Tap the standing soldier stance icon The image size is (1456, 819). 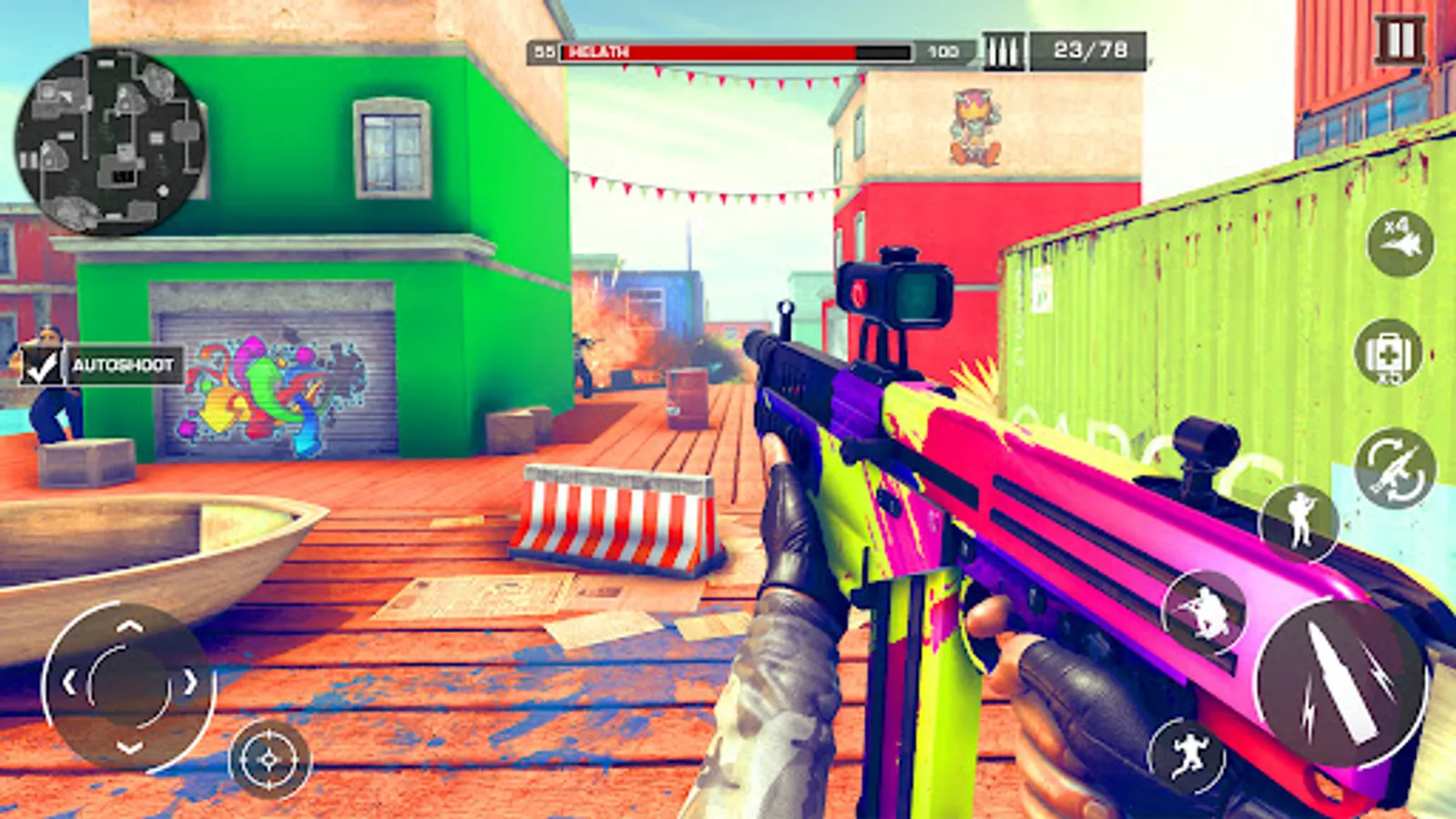[x=1303, y=523]
